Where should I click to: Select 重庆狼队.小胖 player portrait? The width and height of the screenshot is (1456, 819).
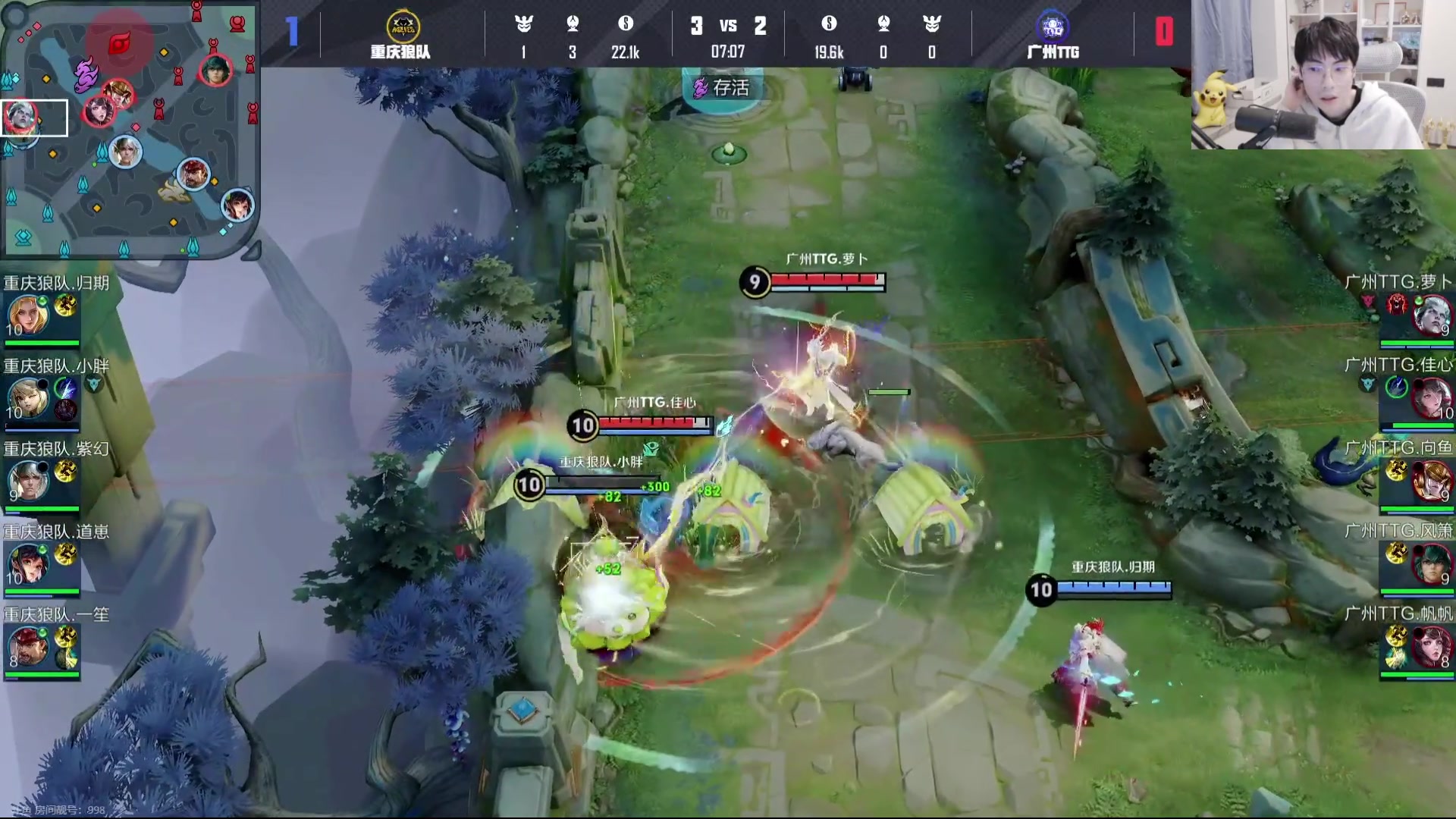coord(28,398)
